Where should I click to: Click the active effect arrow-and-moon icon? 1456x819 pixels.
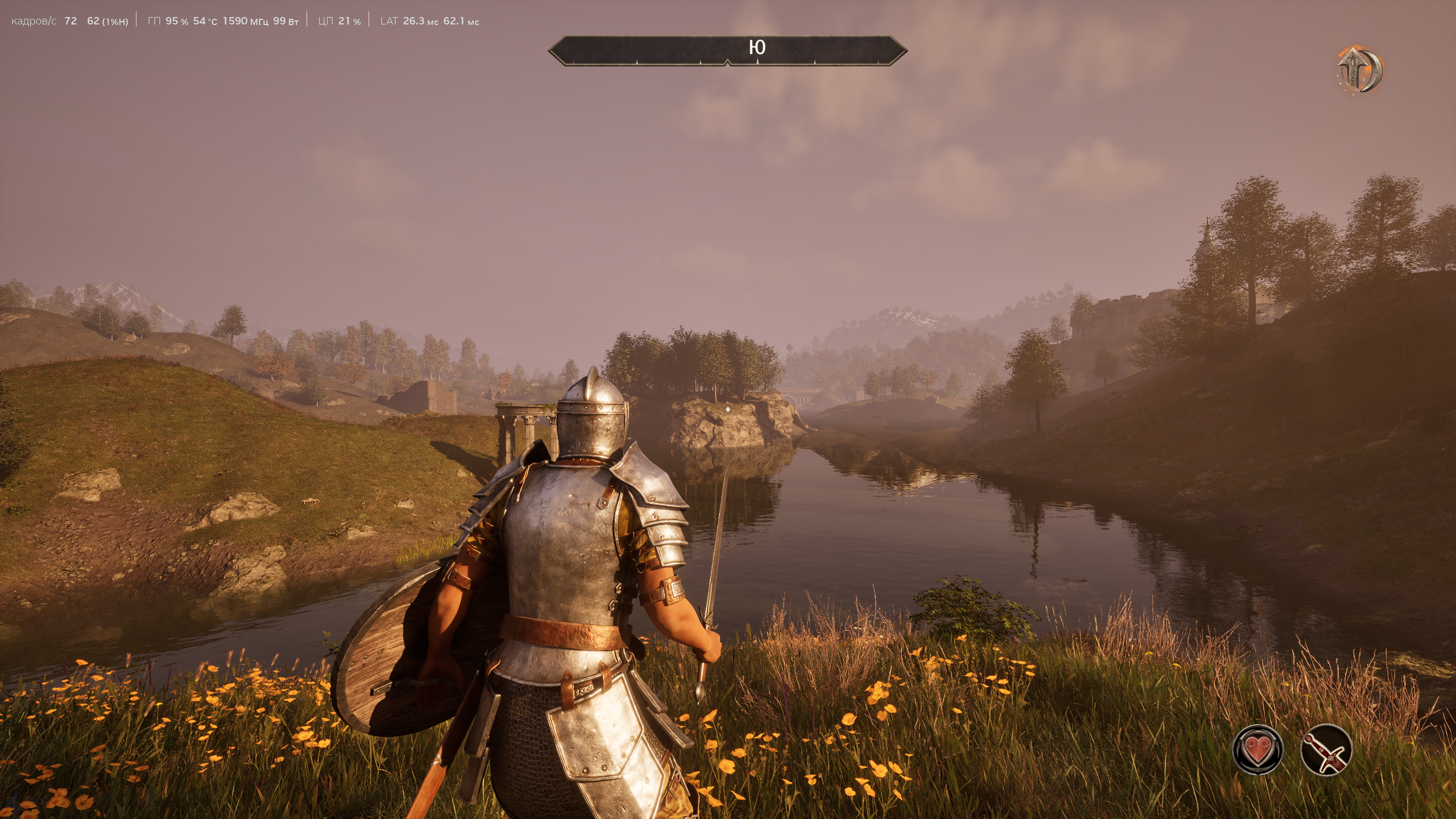coord(1359,71)
